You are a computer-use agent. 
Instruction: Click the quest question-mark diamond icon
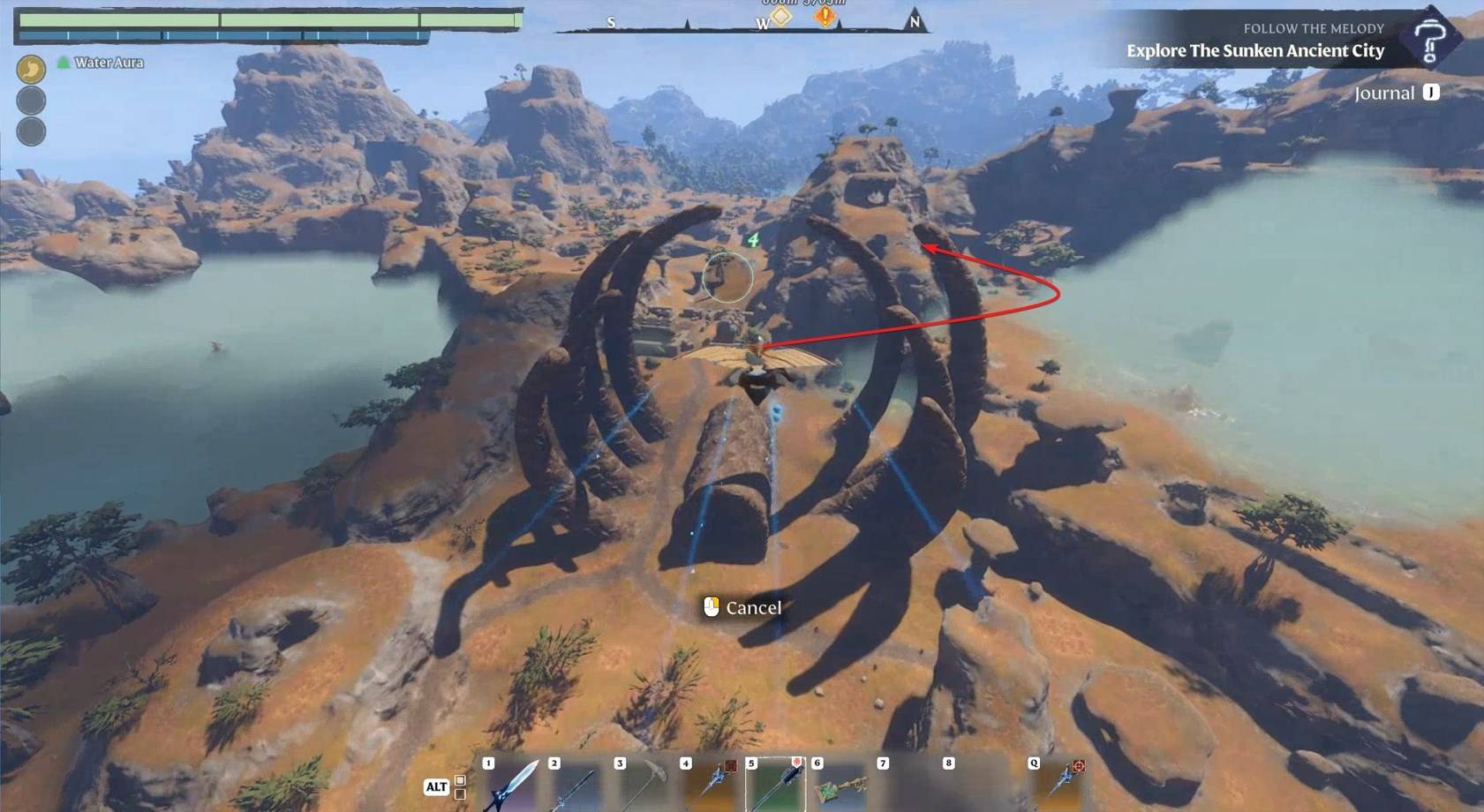click(x=1429, y=38)
